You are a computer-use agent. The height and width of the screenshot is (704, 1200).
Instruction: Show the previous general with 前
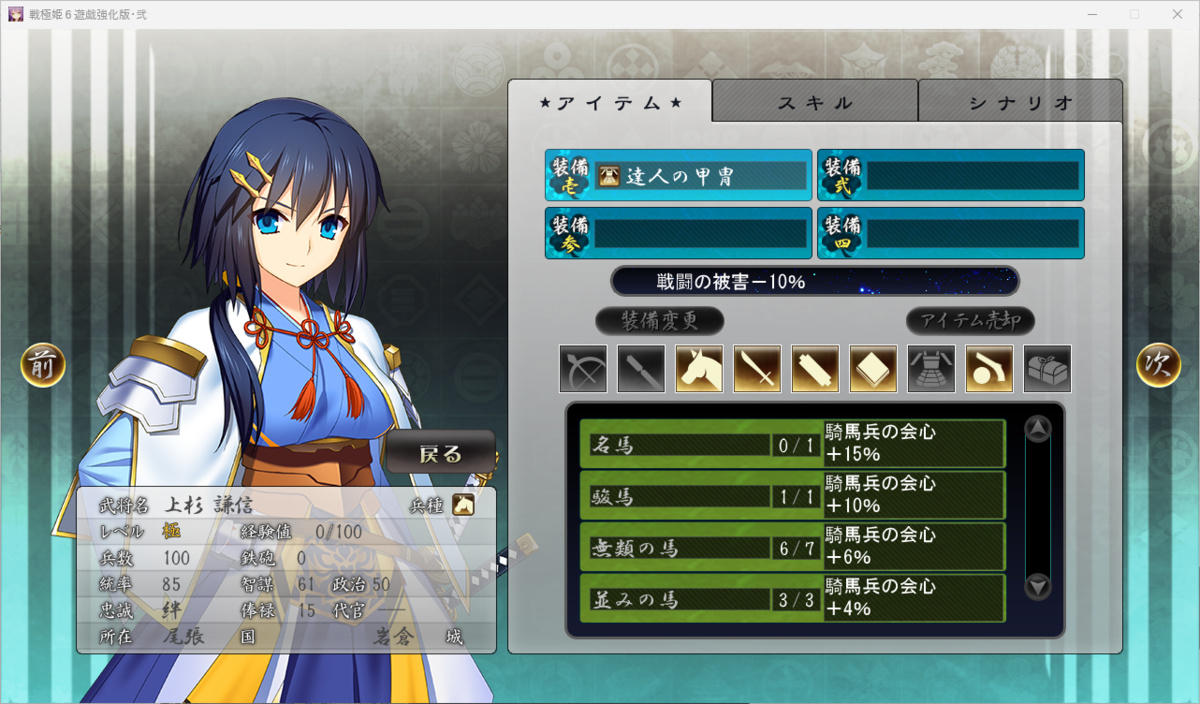click(43, 366)
